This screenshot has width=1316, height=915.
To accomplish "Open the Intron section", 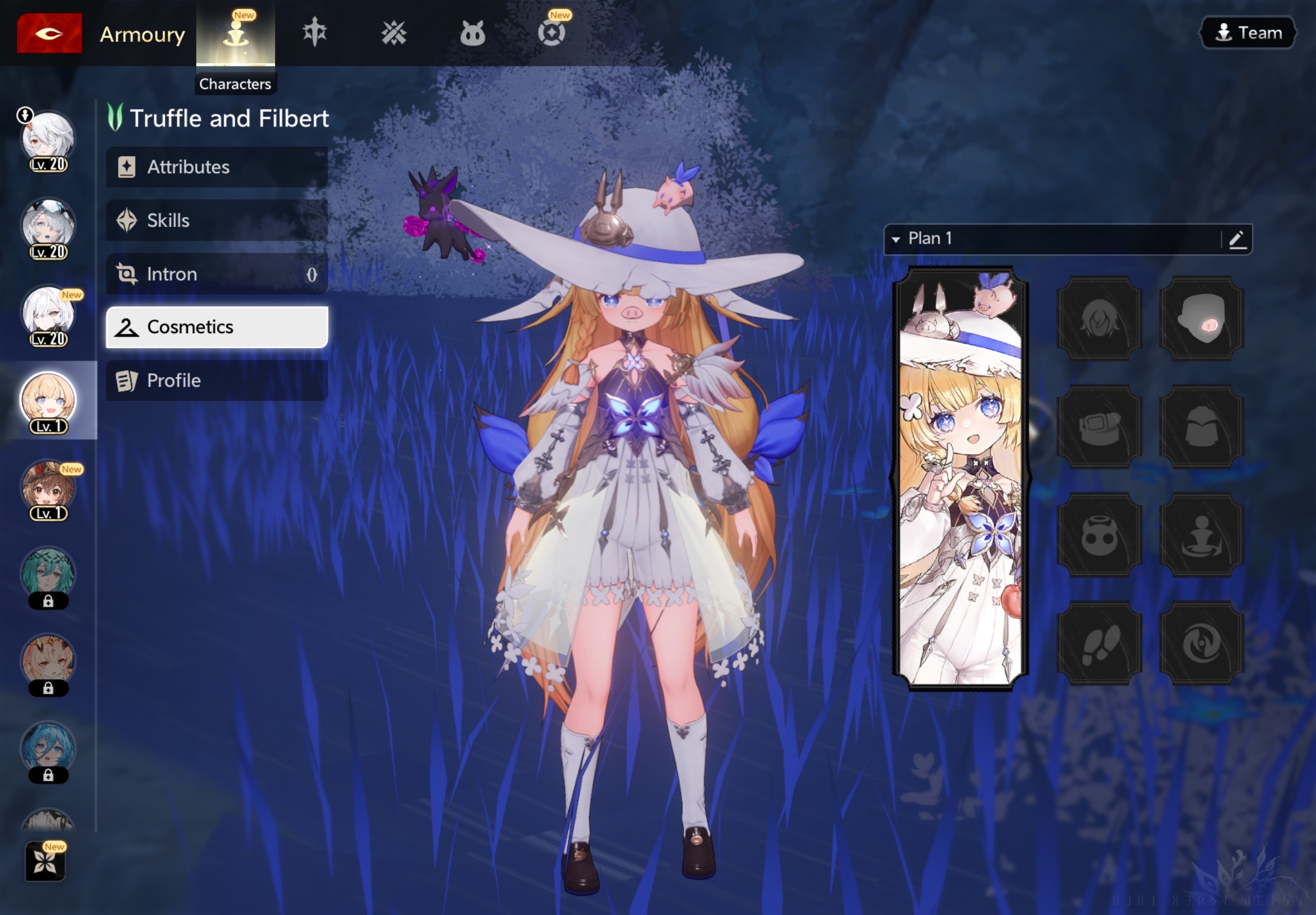I will [x=216, y=274].
